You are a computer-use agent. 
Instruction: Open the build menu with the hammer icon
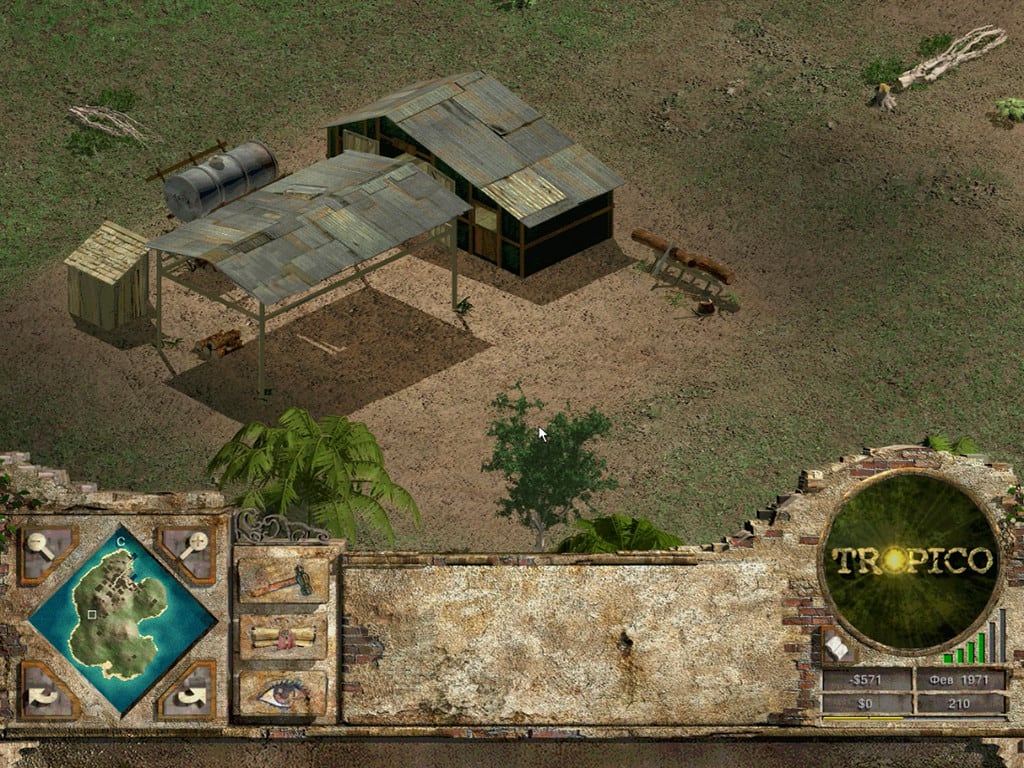pyautogui.click(x=283, y=580)
